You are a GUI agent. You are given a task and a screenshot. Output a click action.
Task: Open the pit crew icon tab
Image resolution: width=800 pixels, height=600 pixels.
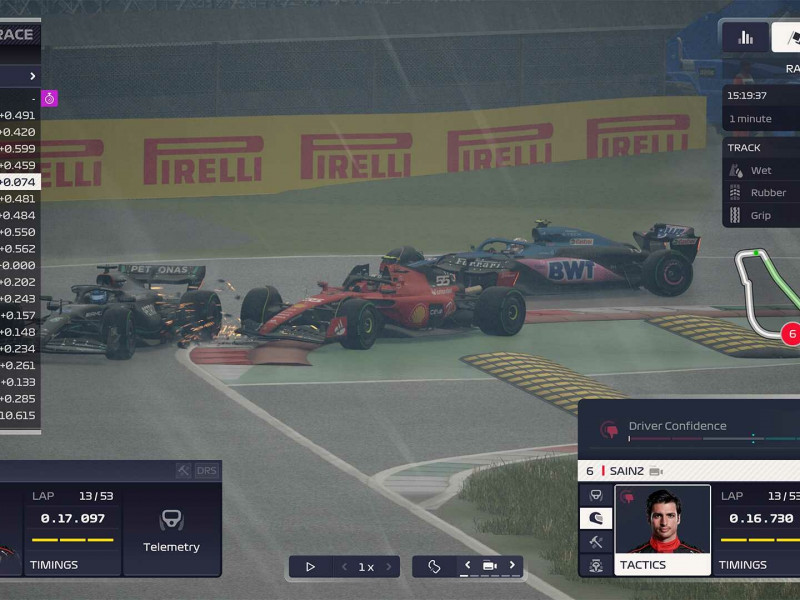pyautogui.click(x=596, y=565)
